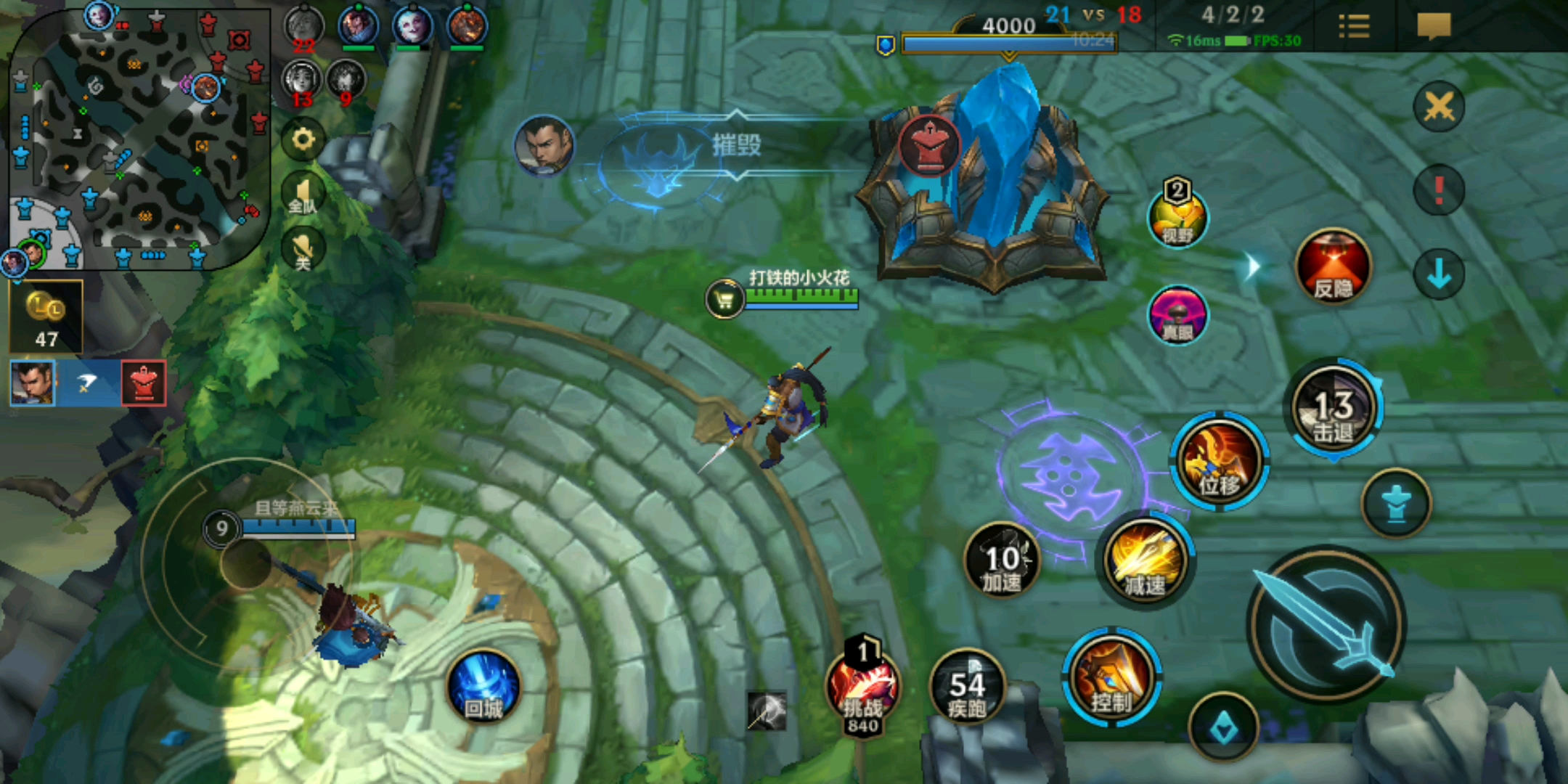
Task: Toggle the 全队 team voice speaker
Action: pos(303,195)
